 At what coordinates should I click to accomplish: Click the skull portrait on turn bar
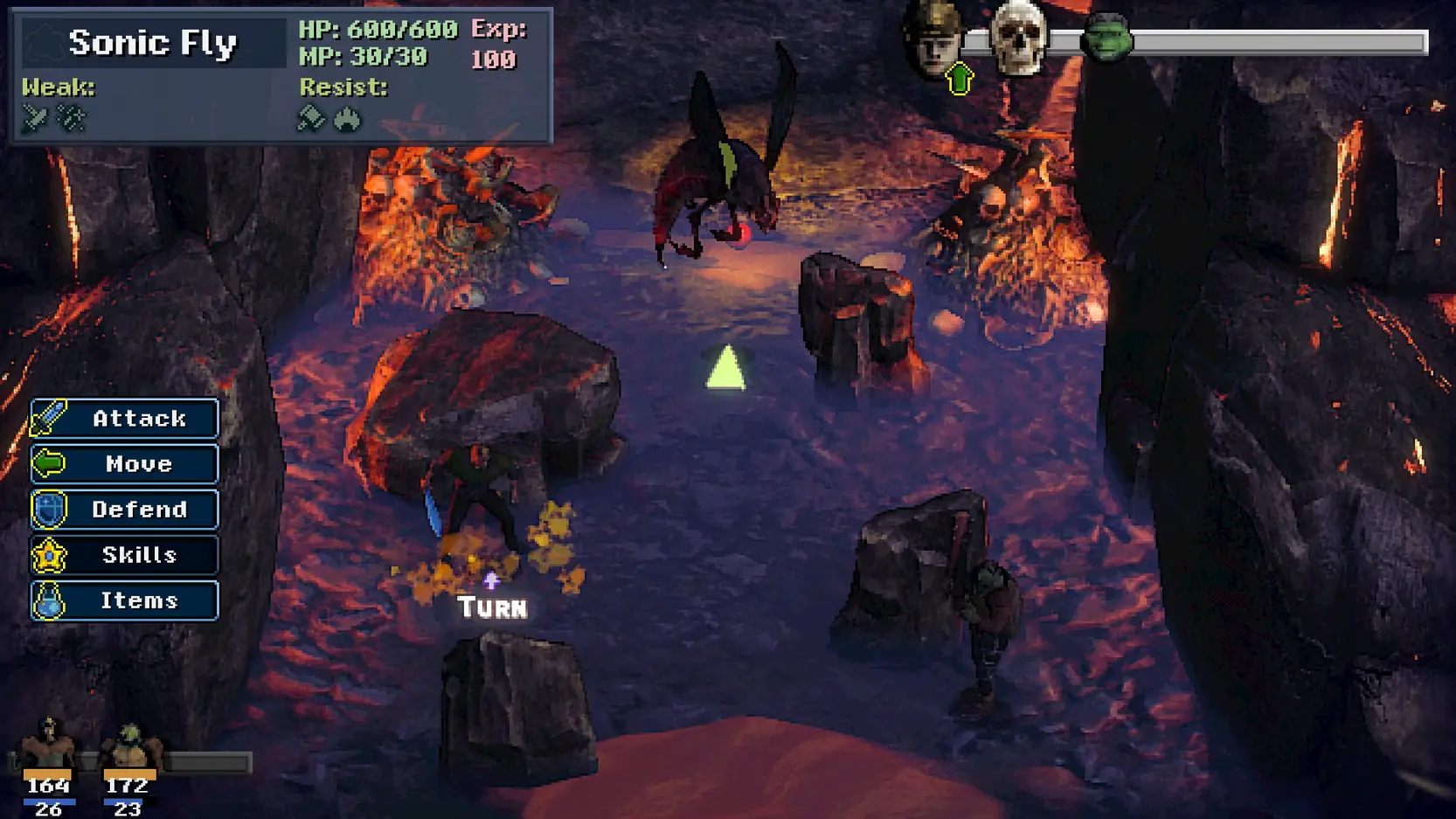(x=1019, y=38)
